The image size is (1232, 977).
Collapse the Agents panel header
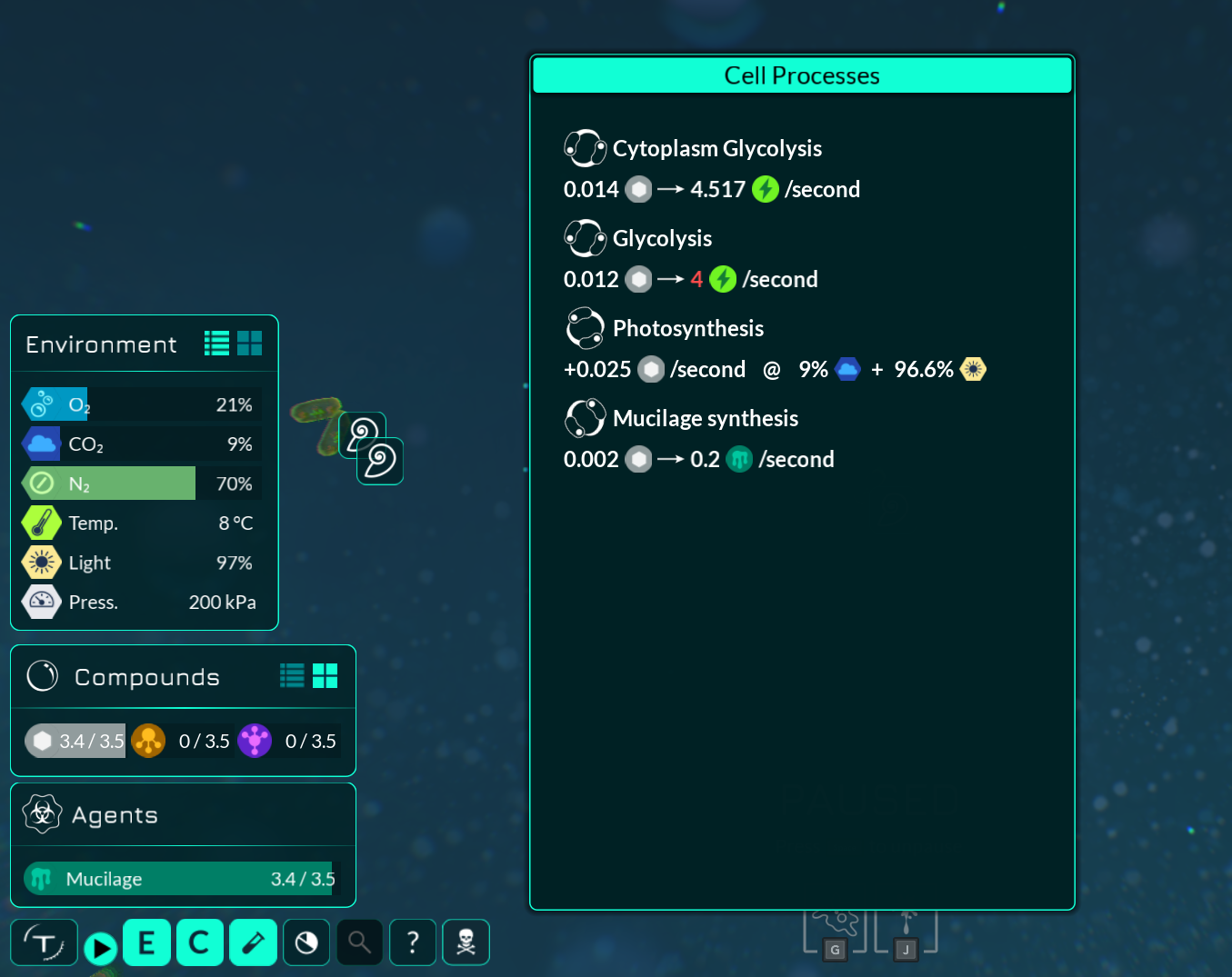113,814
